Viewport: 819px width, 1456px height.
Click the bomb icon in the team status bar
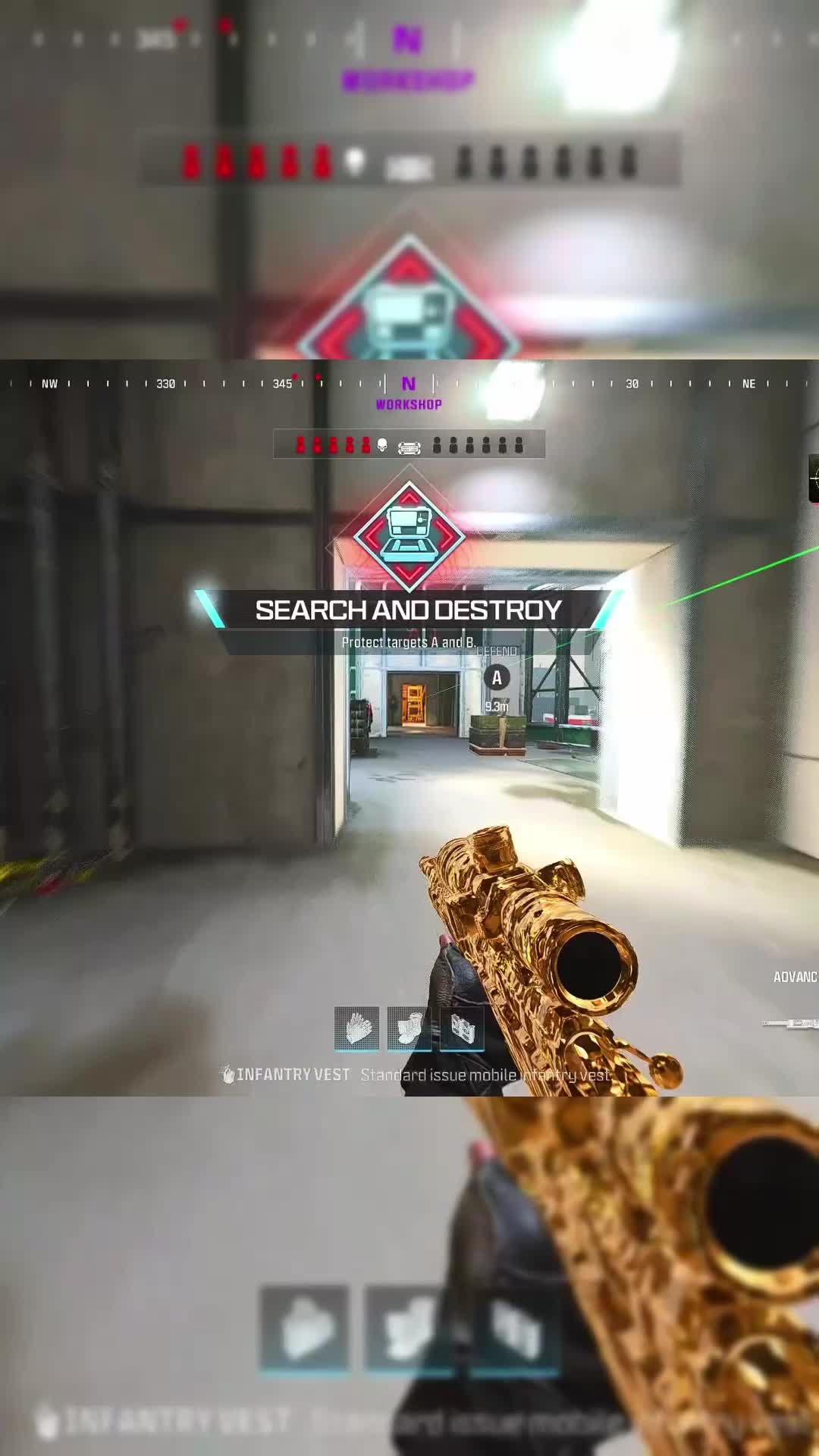click(409, 447)
